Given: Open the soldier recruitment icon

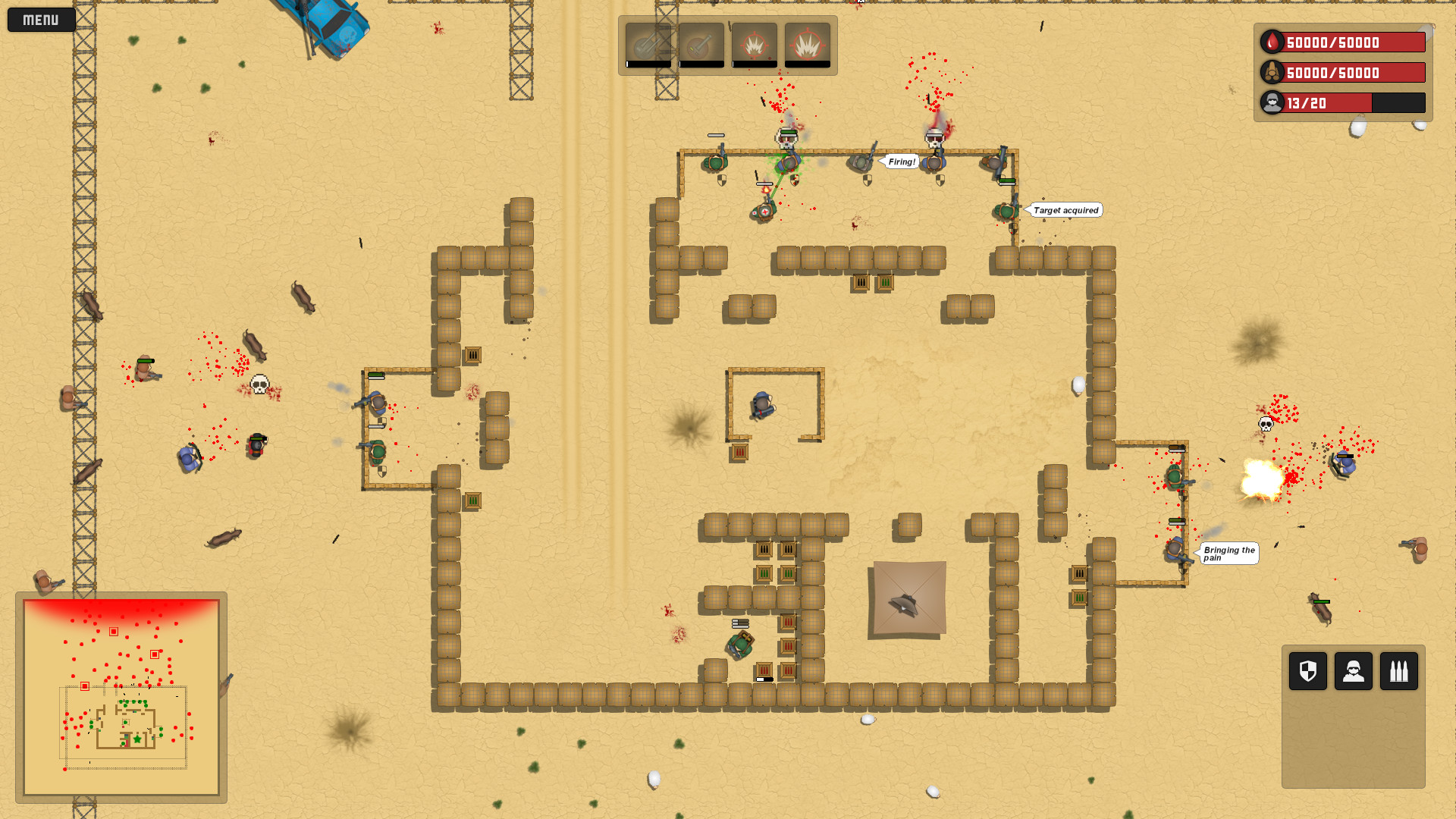Looking at the screenshot, I should pos(1353,671).
